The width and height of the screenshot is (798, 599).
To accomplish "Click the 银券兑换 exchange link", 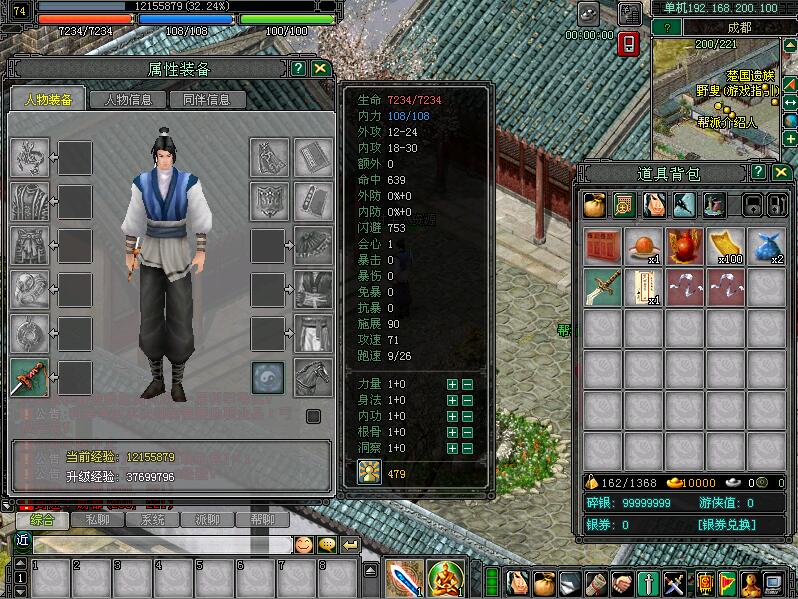I will (727, 525).
